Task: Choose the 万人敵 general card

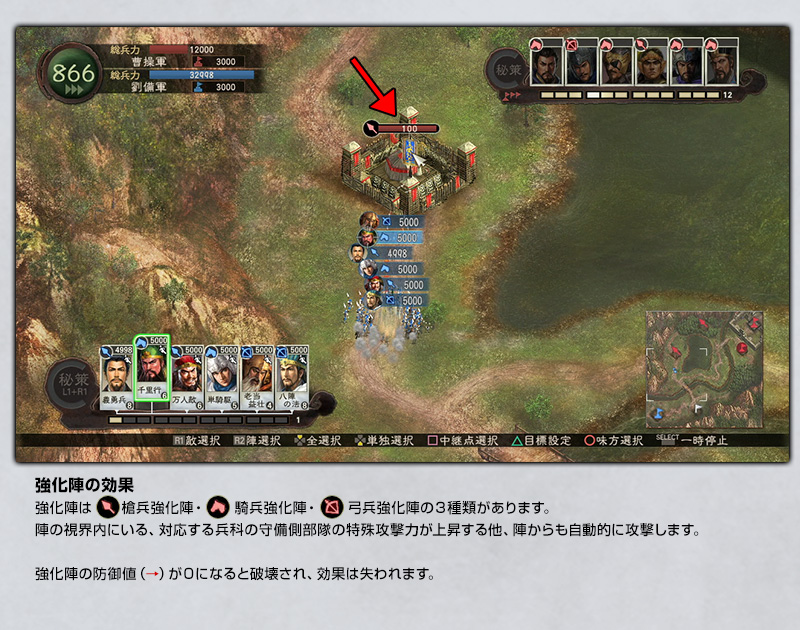Action: point(188,377)
